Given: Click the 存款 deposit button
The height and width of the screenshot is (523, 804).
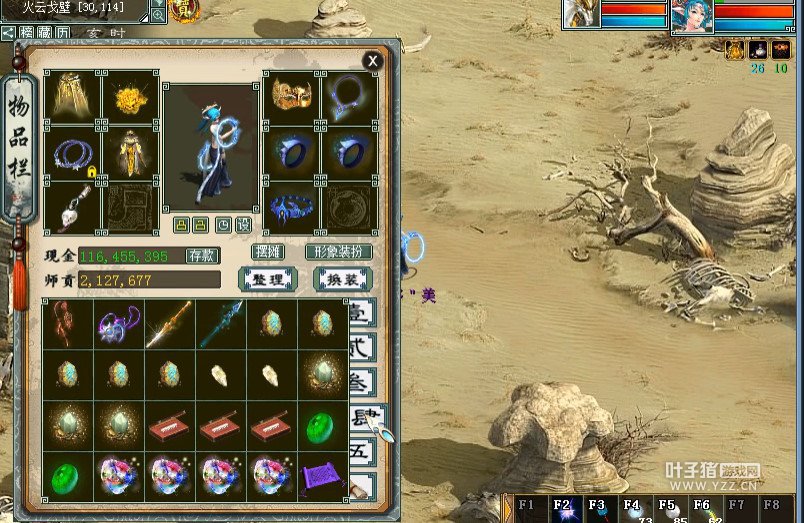Looking at the screenshot, I should 202,256.
